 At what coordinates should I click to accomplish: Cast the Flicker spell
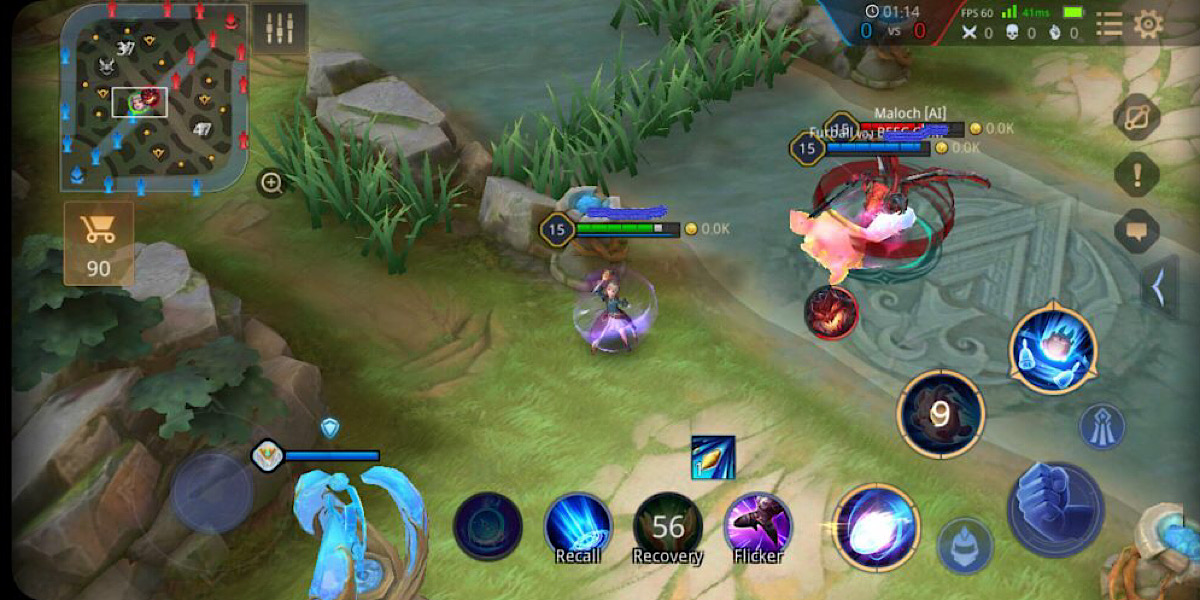[758, 527]
